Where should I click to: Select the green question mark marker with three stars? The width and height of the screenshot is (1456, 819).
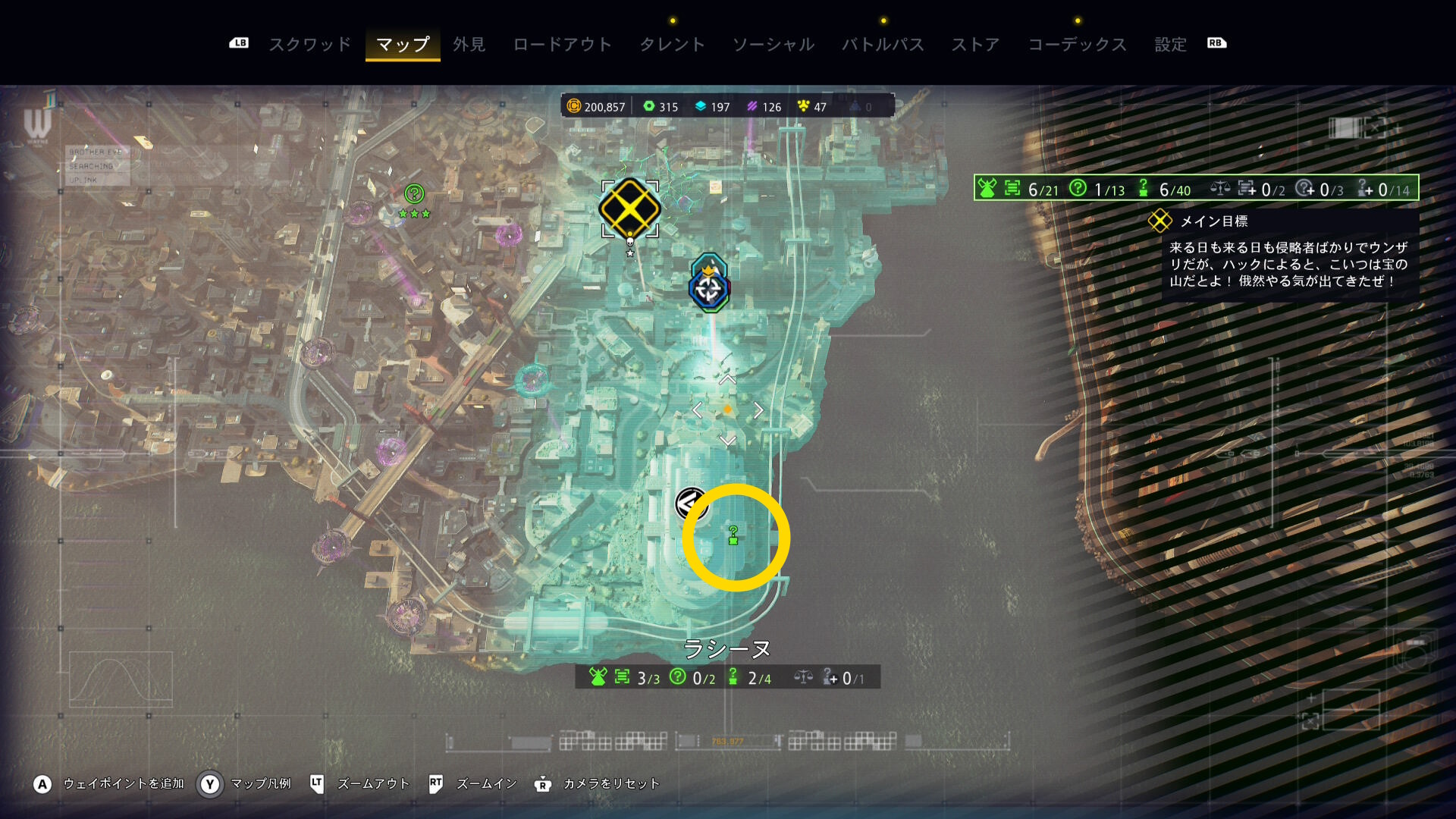tap(414, 194)
